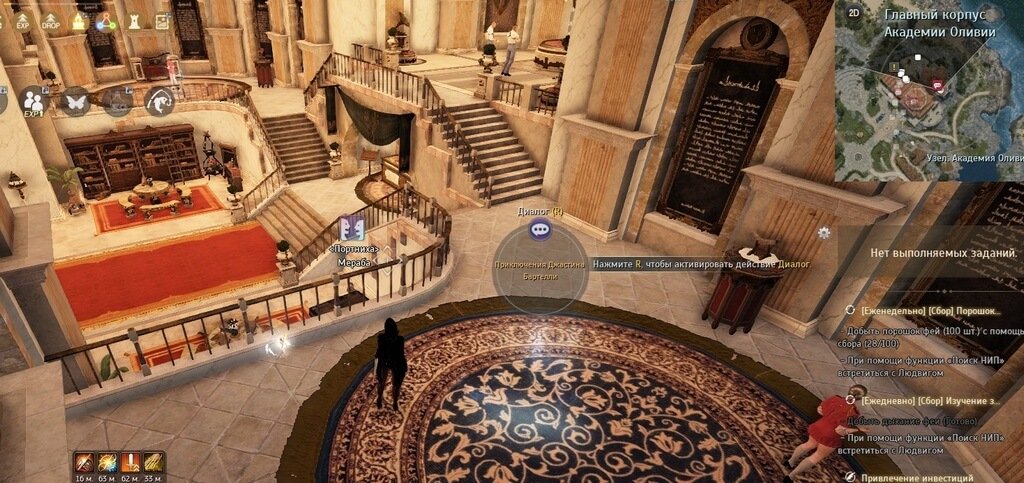1024x483 pixels.
Task: Select the weekly fairy powder gathering quest
Action: coord(925,311)
